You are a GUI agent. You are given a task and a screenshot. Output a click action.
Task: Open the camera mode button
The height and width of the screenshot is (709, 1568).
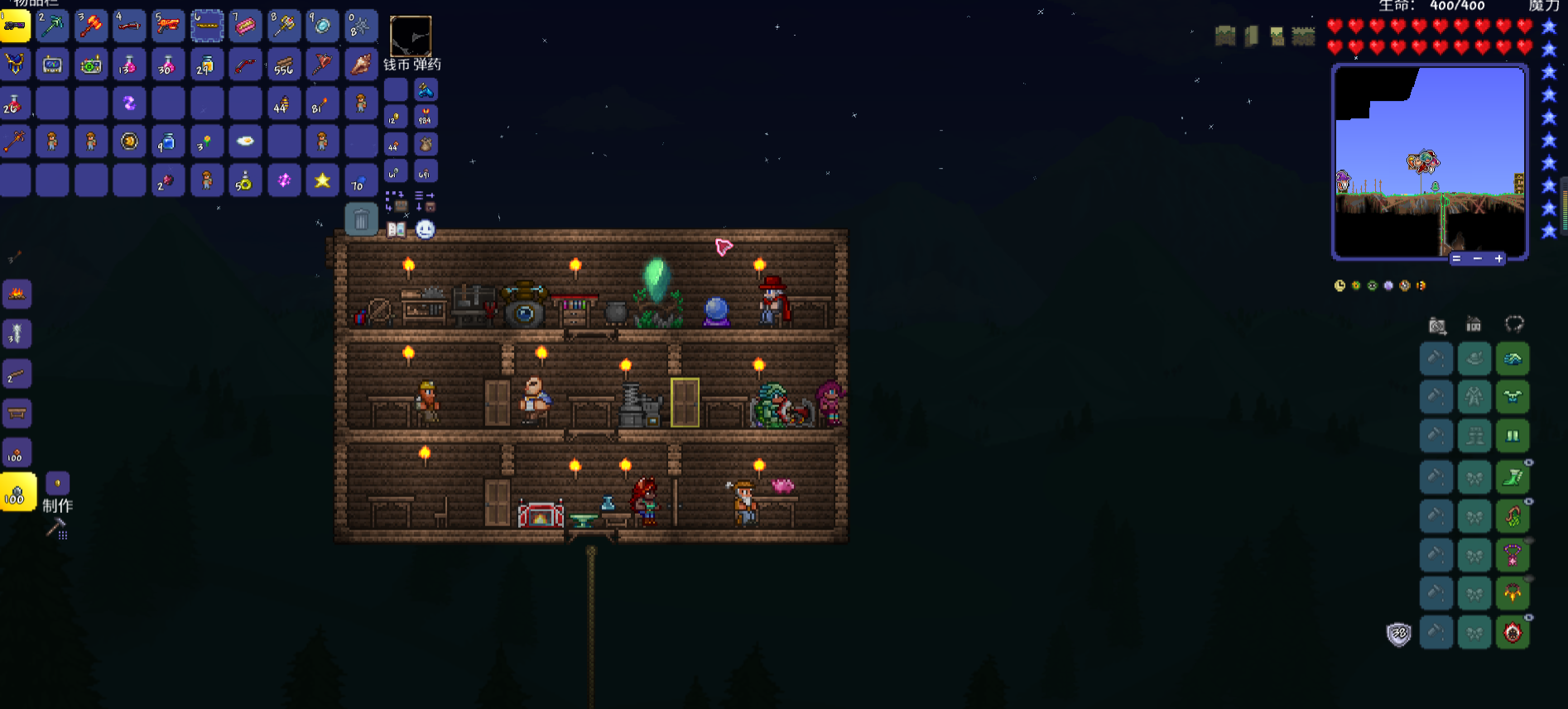coord(1437,325)
